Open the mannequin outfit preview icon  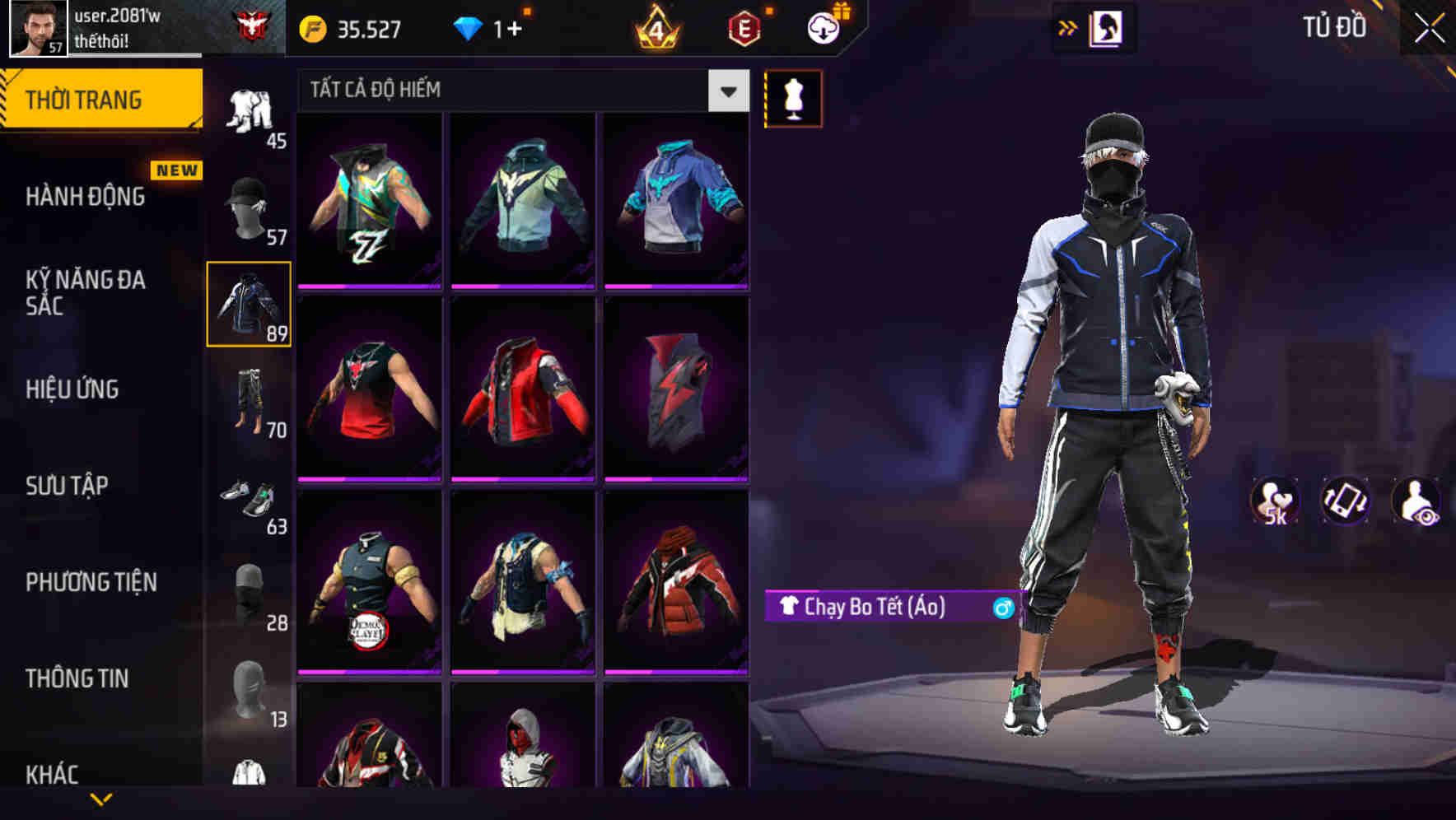(x=792, y=98)
